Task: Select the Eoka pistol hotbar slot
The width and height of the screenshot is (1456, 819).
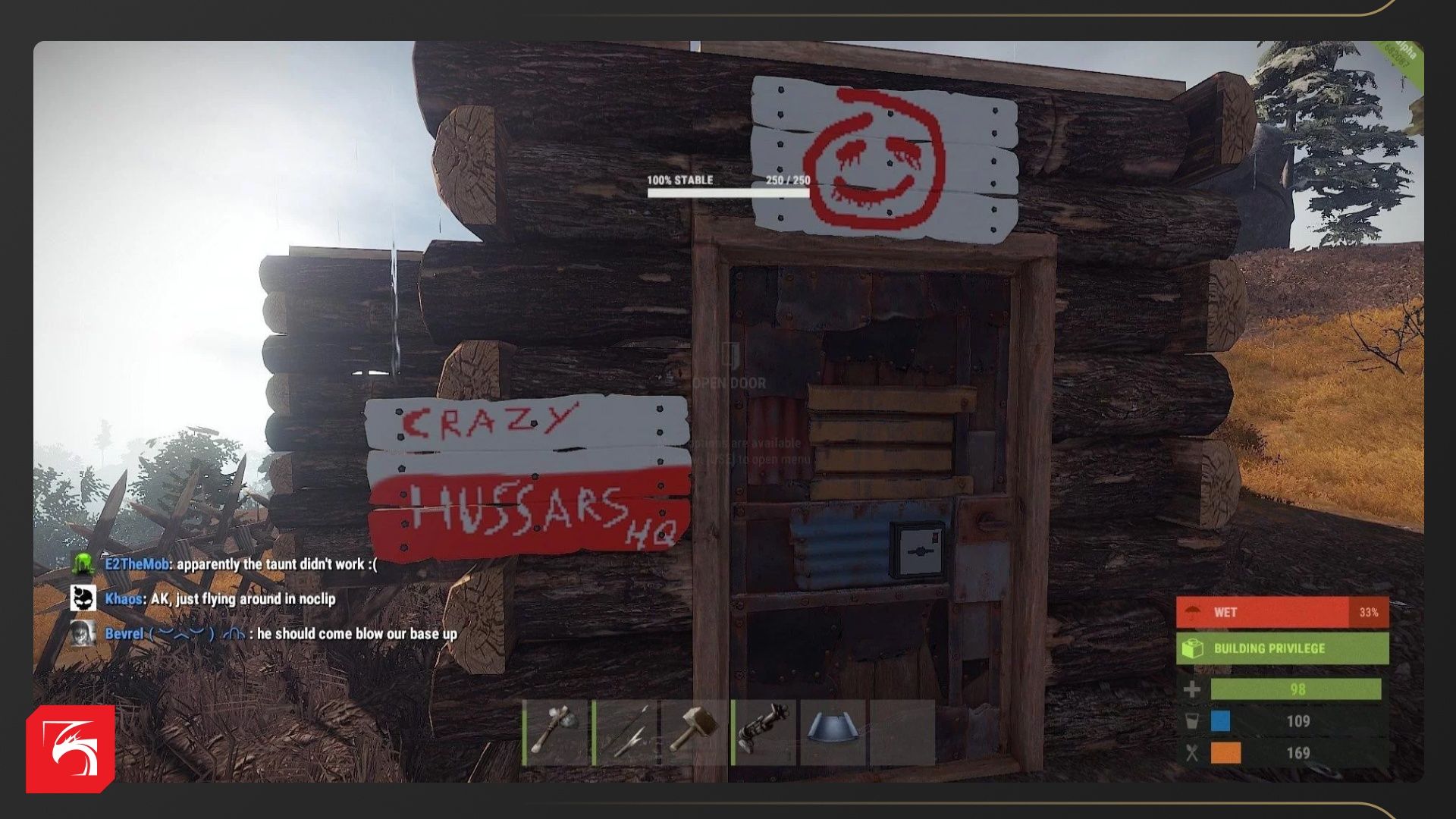Action: [764, 732]
